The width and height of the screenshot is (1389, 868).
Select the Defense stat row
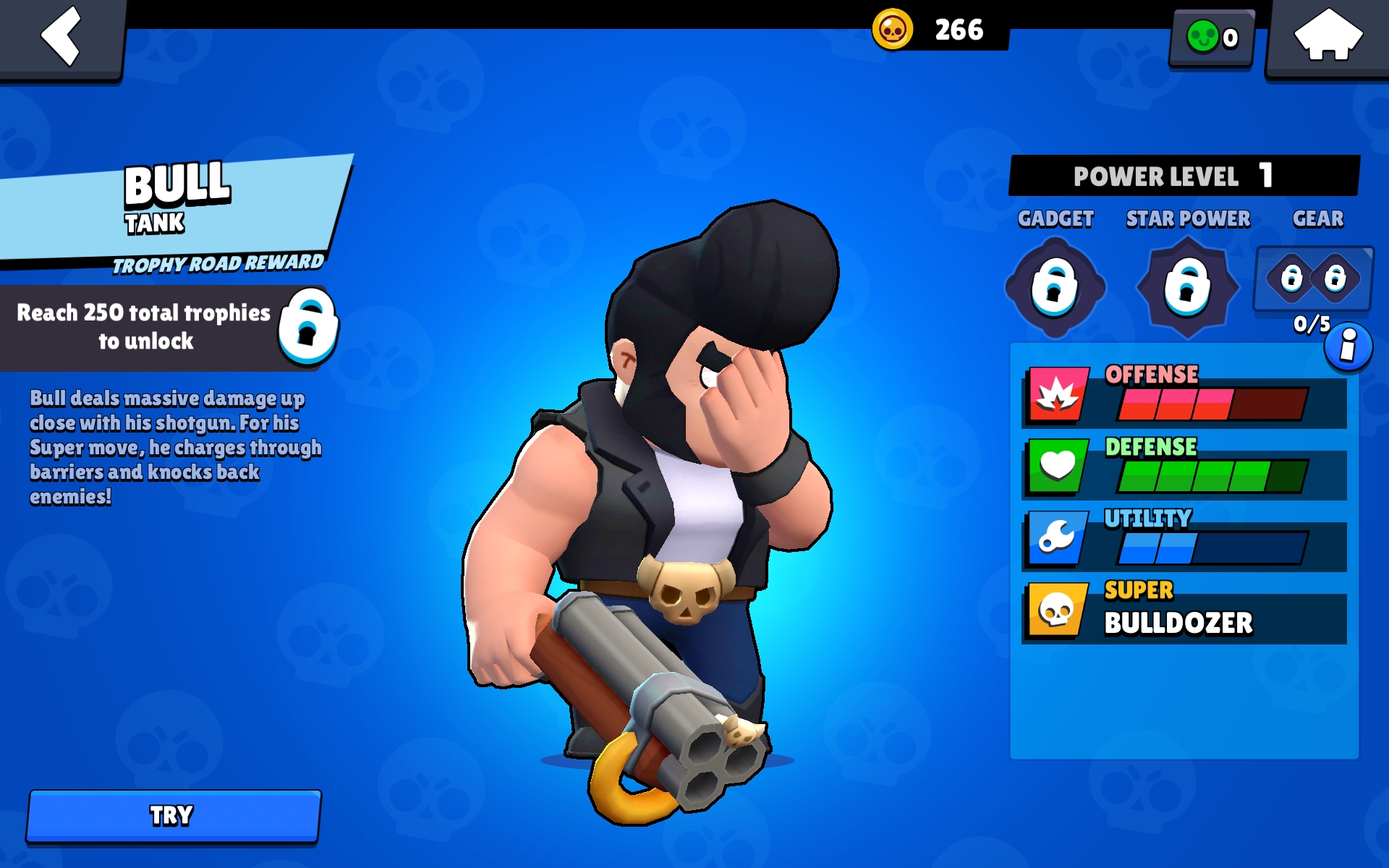(x=1184, y=470)
